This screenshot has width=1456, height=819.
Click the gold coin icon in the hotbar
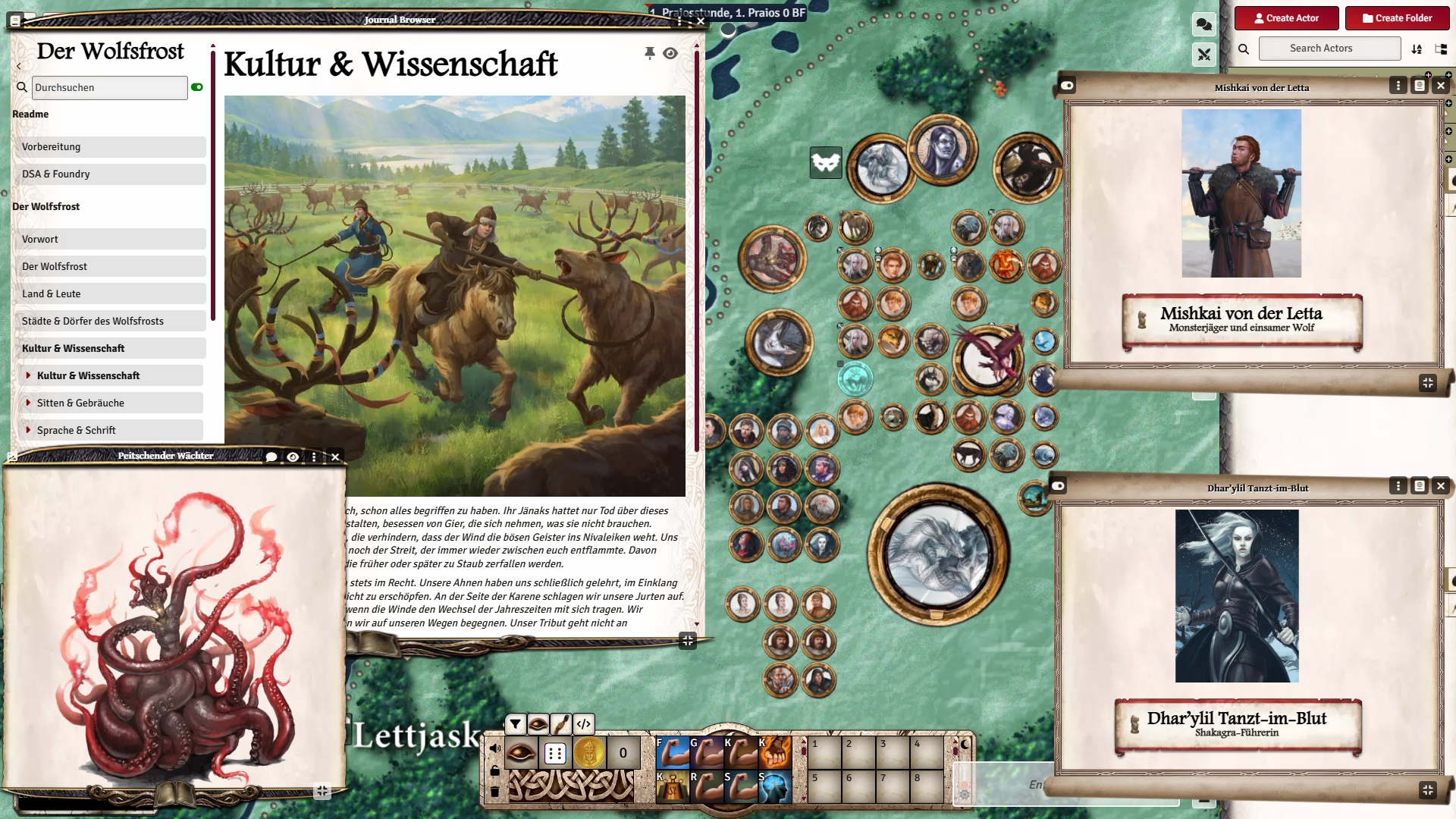pos(589,754)
